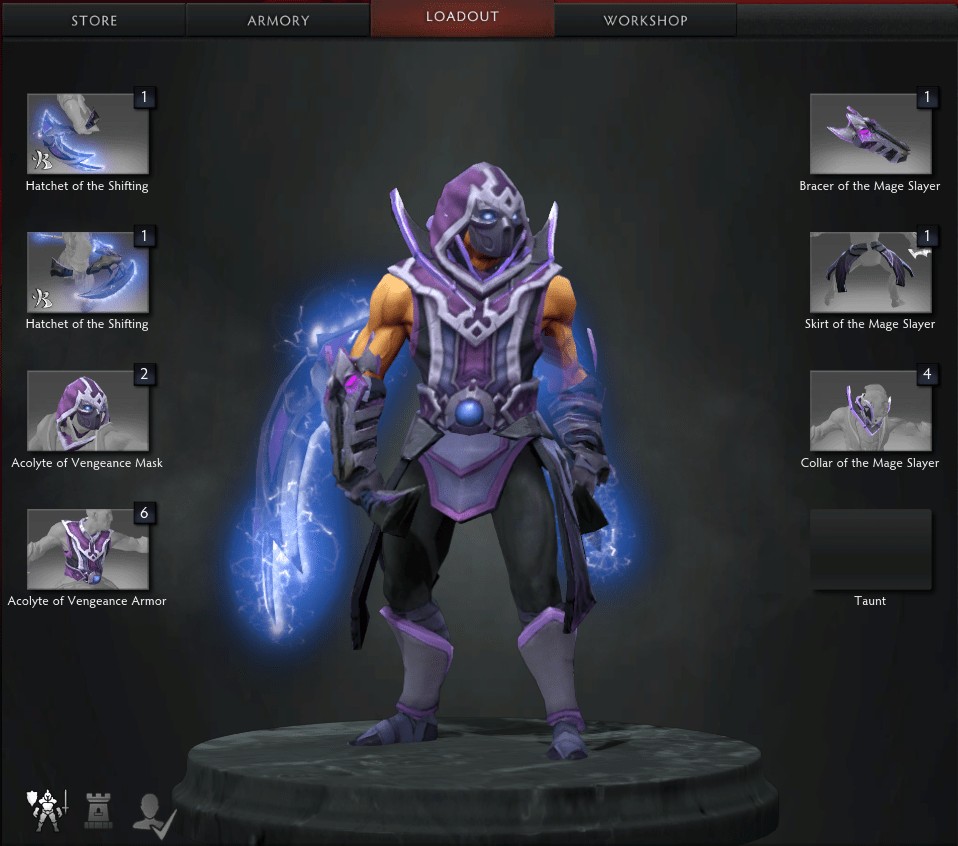The width and height of the screenshot is (958, 846).
Task: Select the Skirt of the Mage Slayer slot
Action: tap(870, 272)
